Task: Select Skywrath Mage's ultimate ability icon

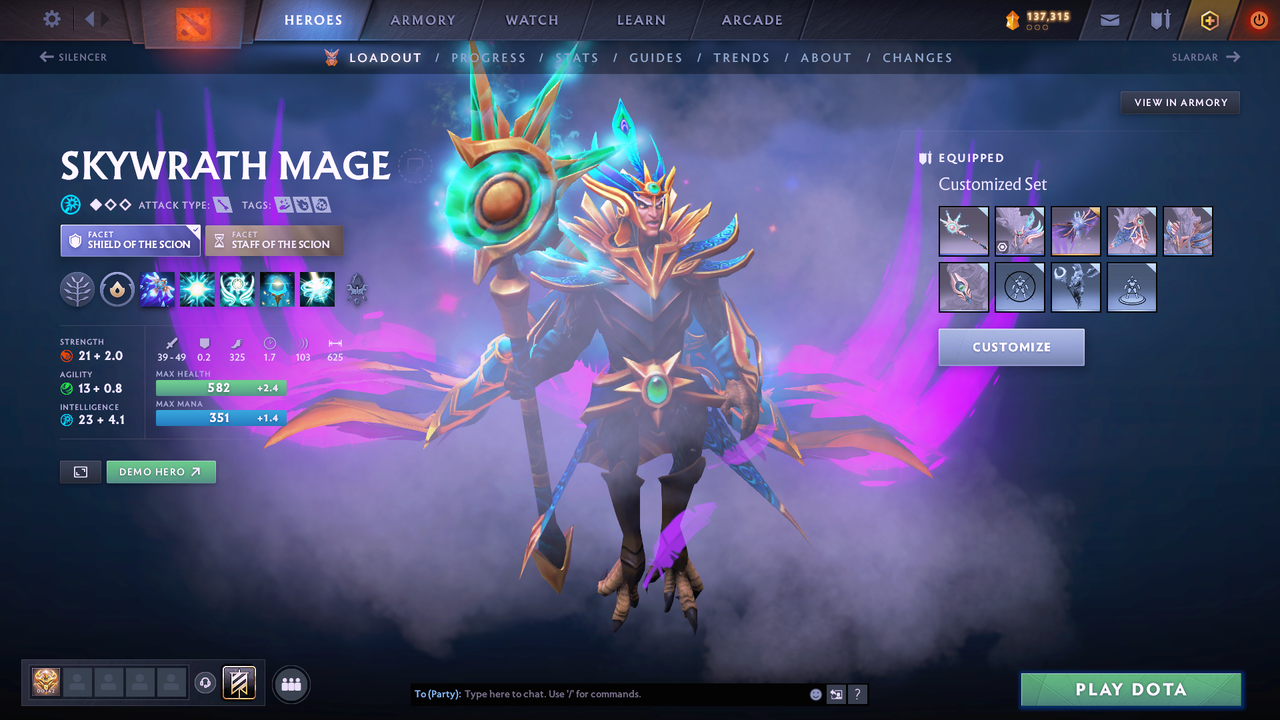Action: coord(317,290)
